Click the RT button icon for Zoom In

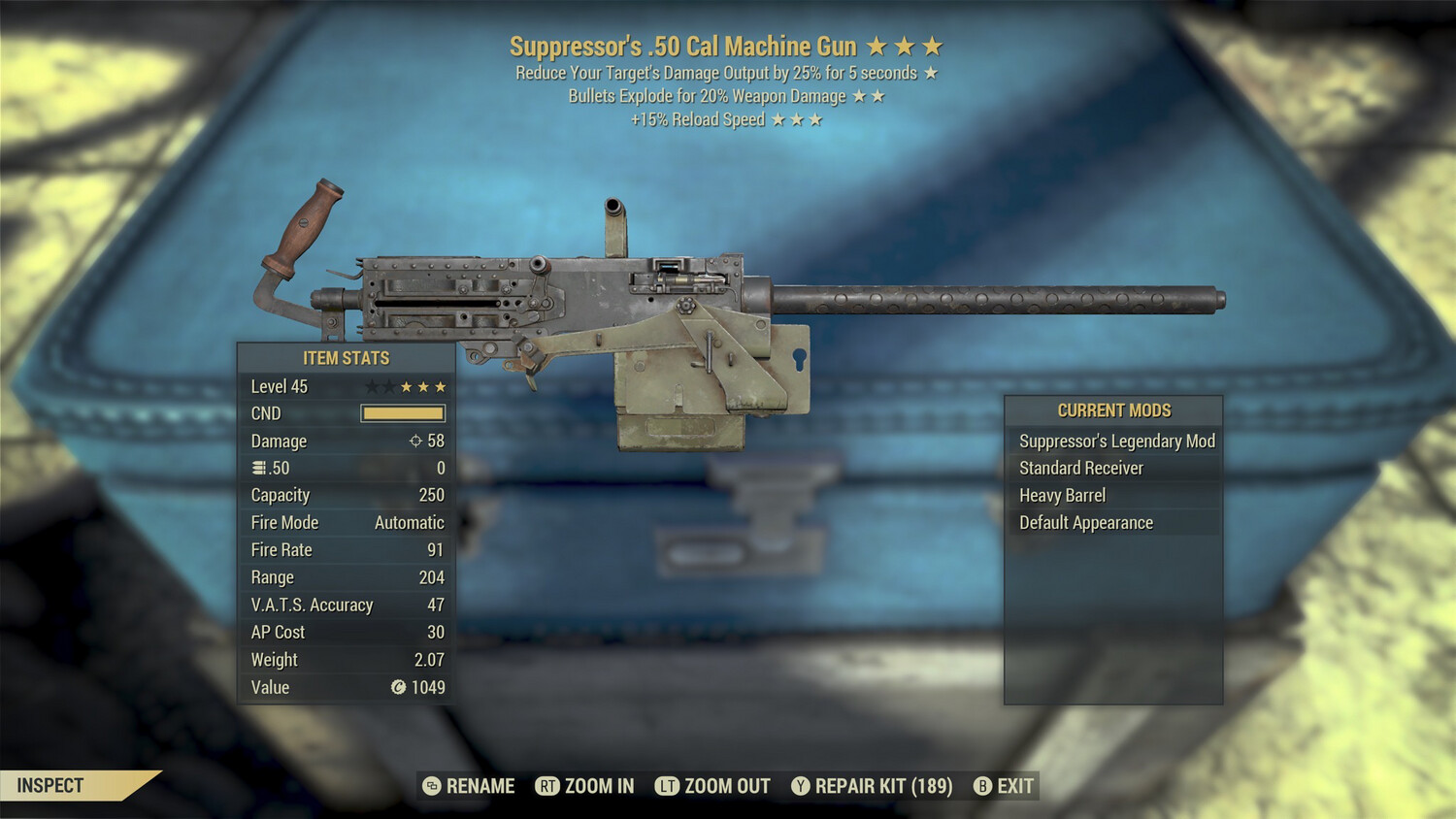point(548,786)
